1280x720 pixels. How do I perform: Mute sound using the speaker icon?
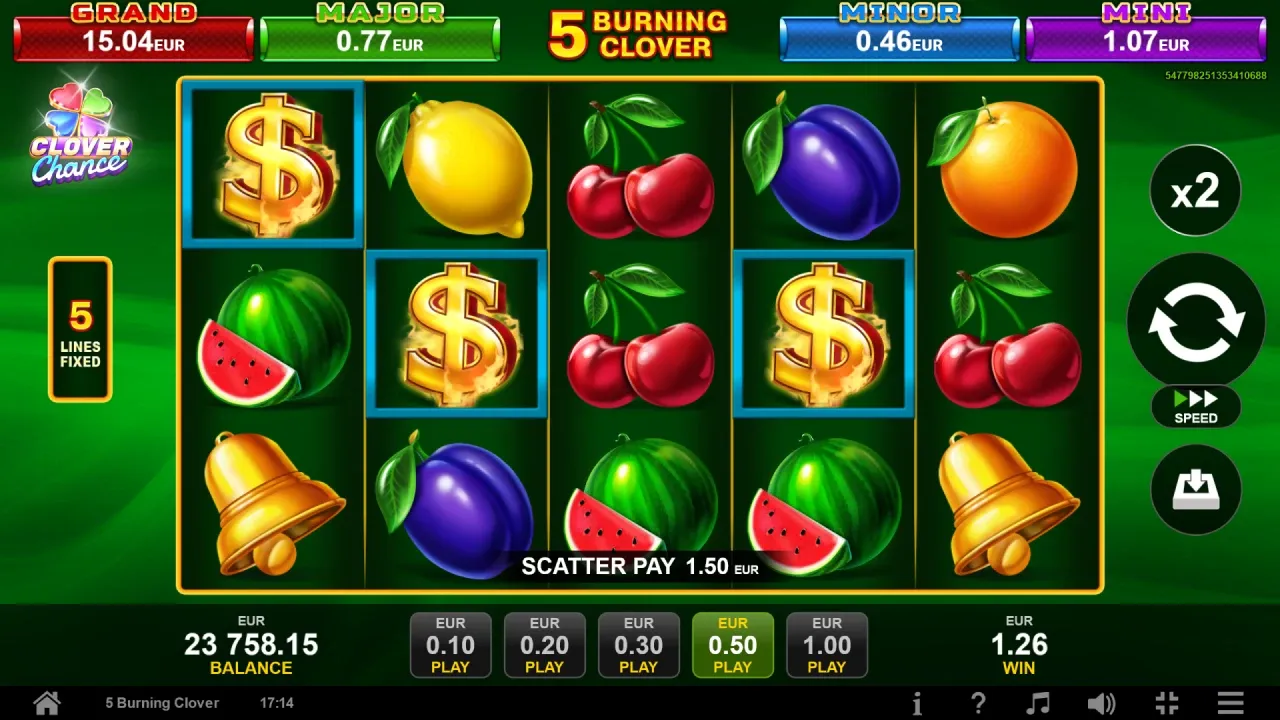(x=1101, y=703)
